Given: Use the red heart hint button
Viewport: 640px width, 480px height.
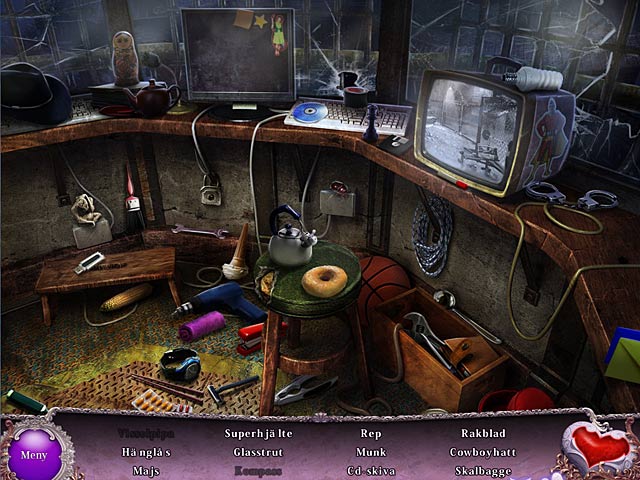Looking at the screenshot, I should pos(601,446).
